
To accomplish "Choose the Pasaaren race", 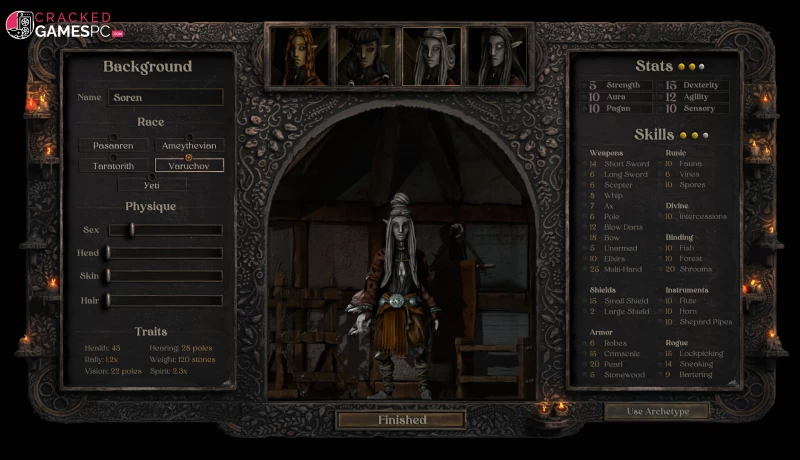I will pos(113,146).
